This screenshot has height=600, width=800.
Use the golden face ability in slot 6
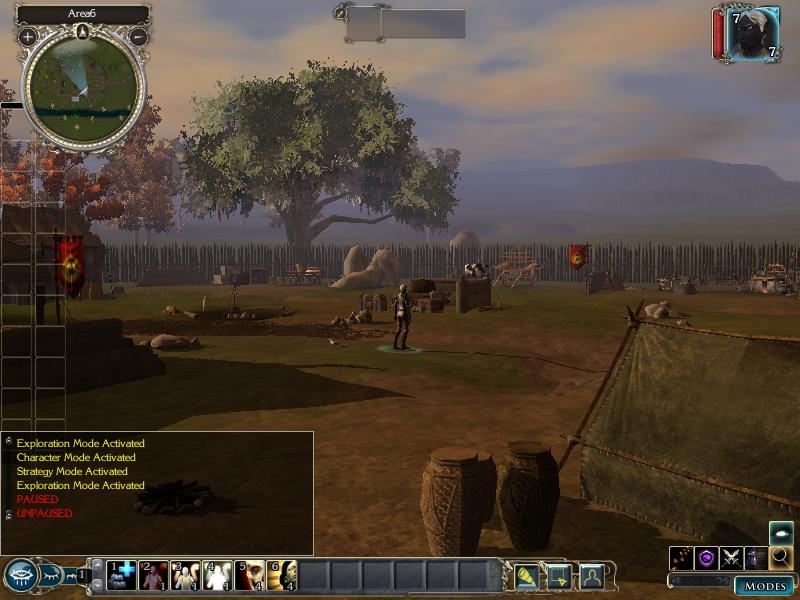281,575
